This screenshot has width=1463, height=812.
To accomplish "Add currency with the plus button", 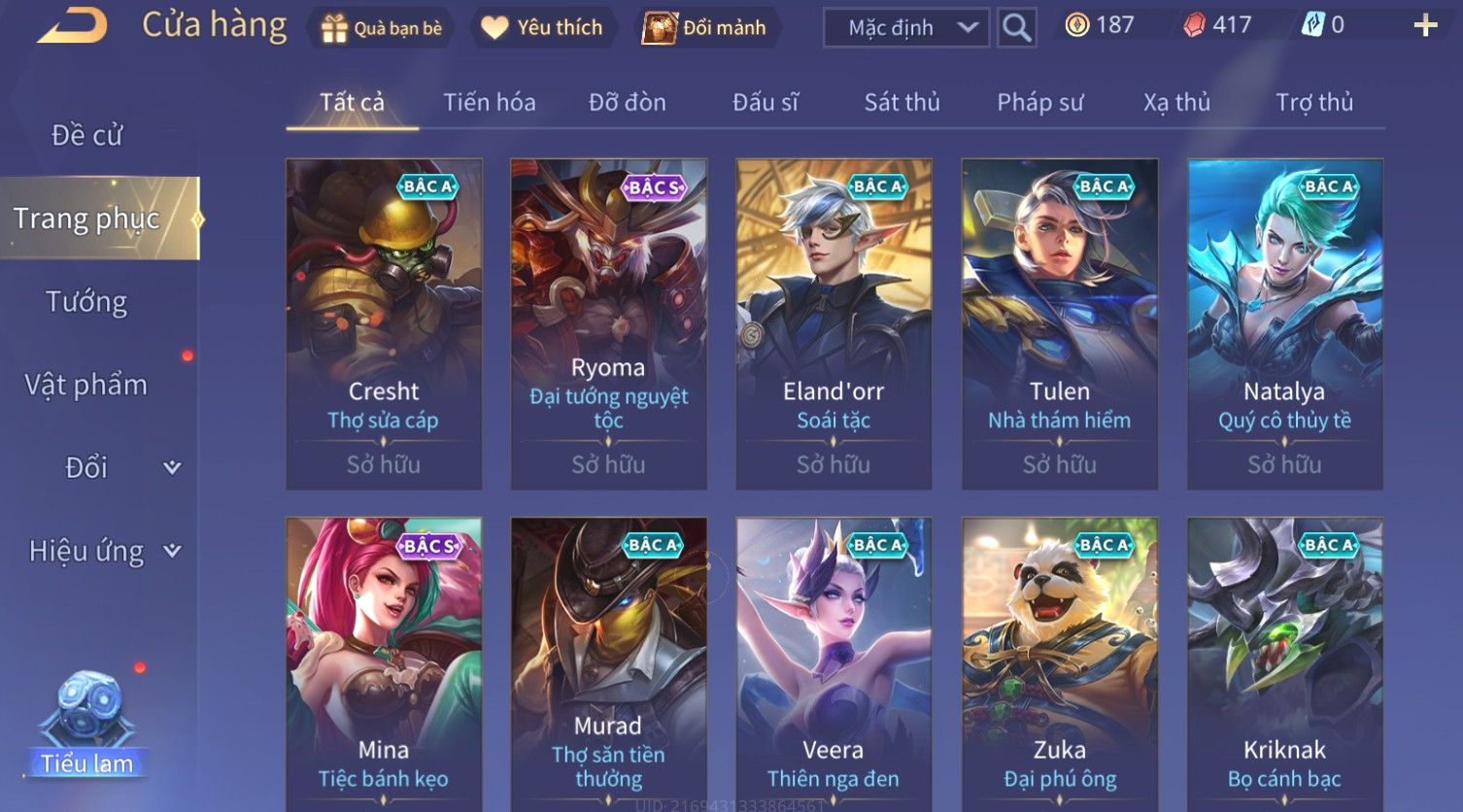I will pyautogui.click(x=1424, y=25).
